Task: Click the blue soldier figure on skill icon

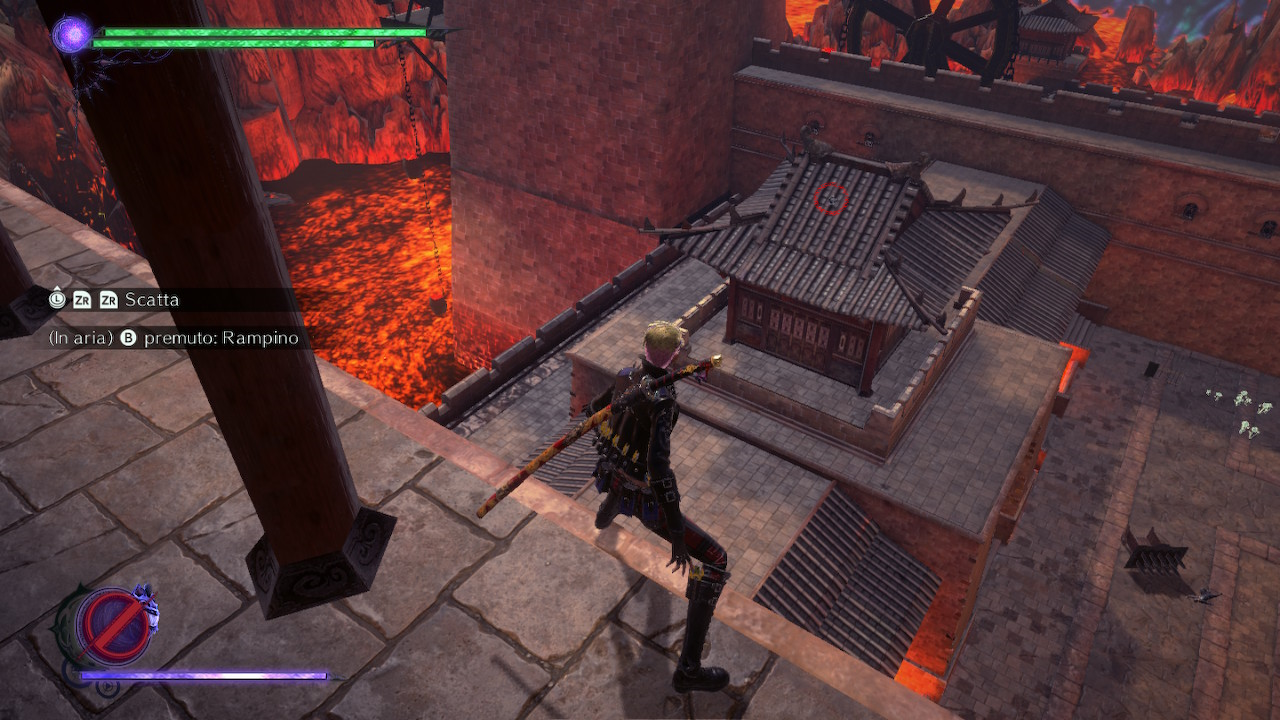Action: (146, 603)
